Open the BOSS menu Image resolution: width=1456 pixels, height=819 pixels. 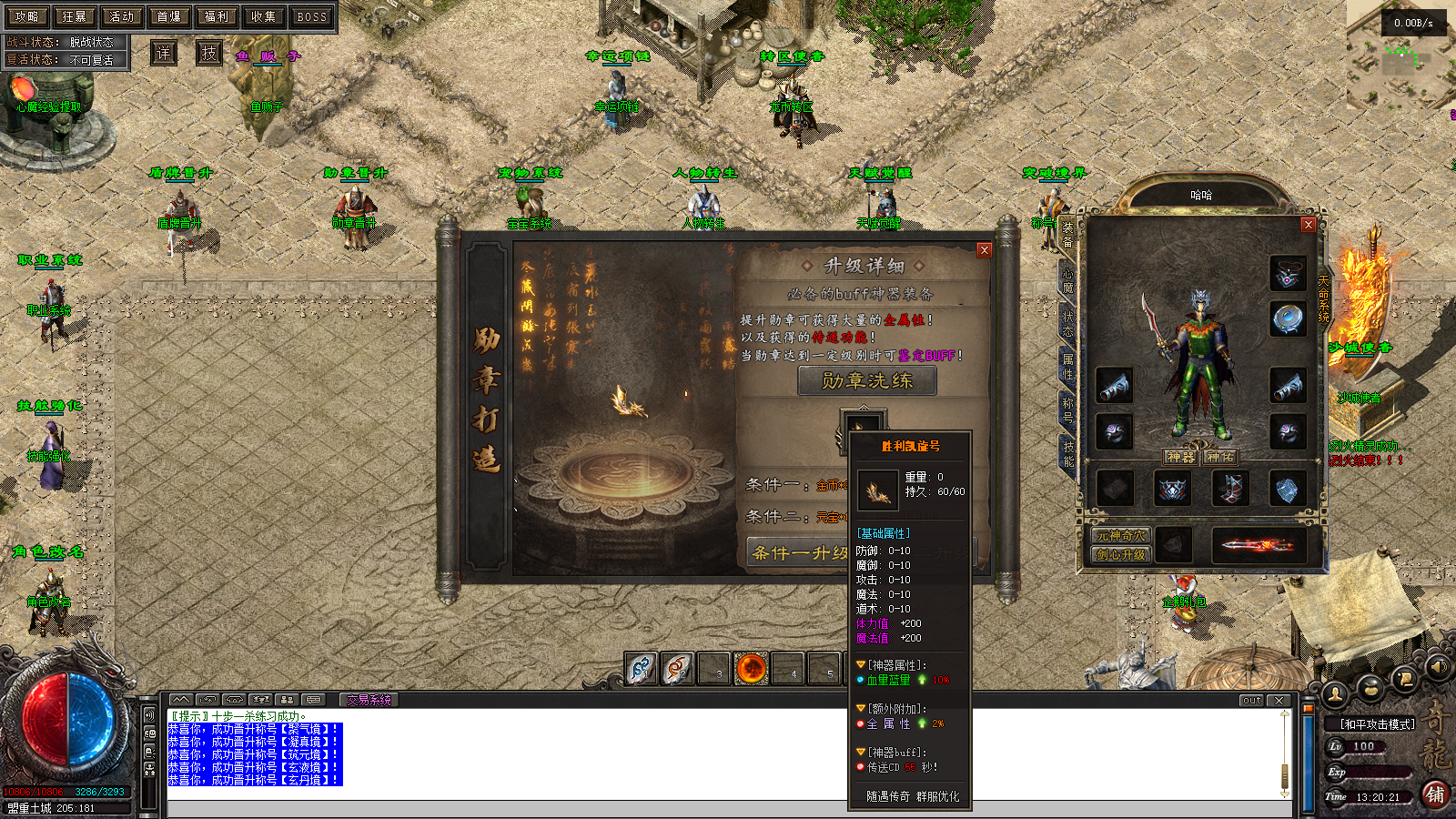311,16
